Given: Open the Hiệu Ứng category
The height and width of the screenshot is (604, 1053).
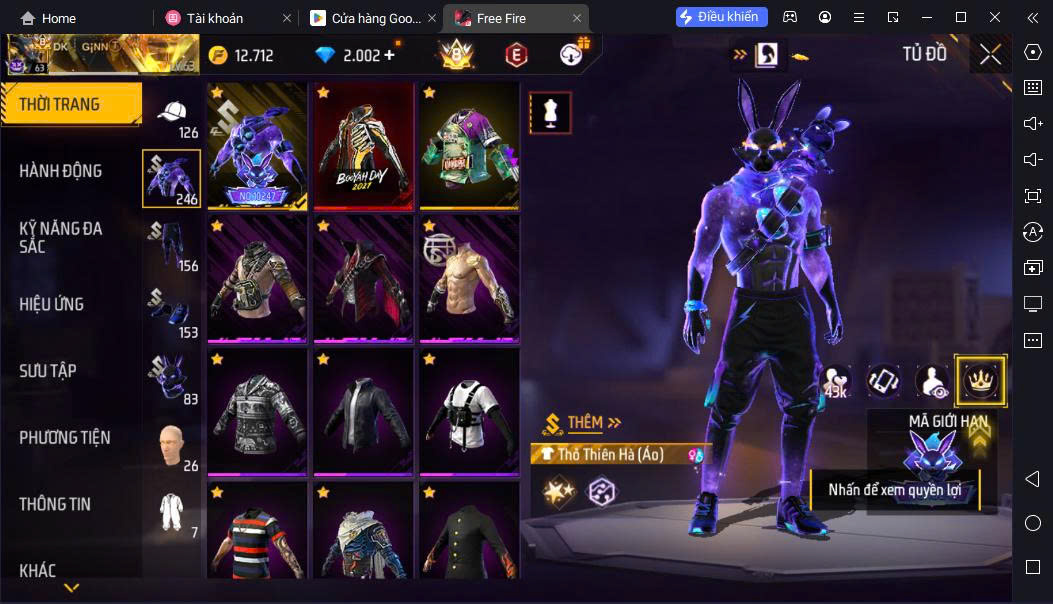Looking at the screenshot, I should [x=52, y=304].
